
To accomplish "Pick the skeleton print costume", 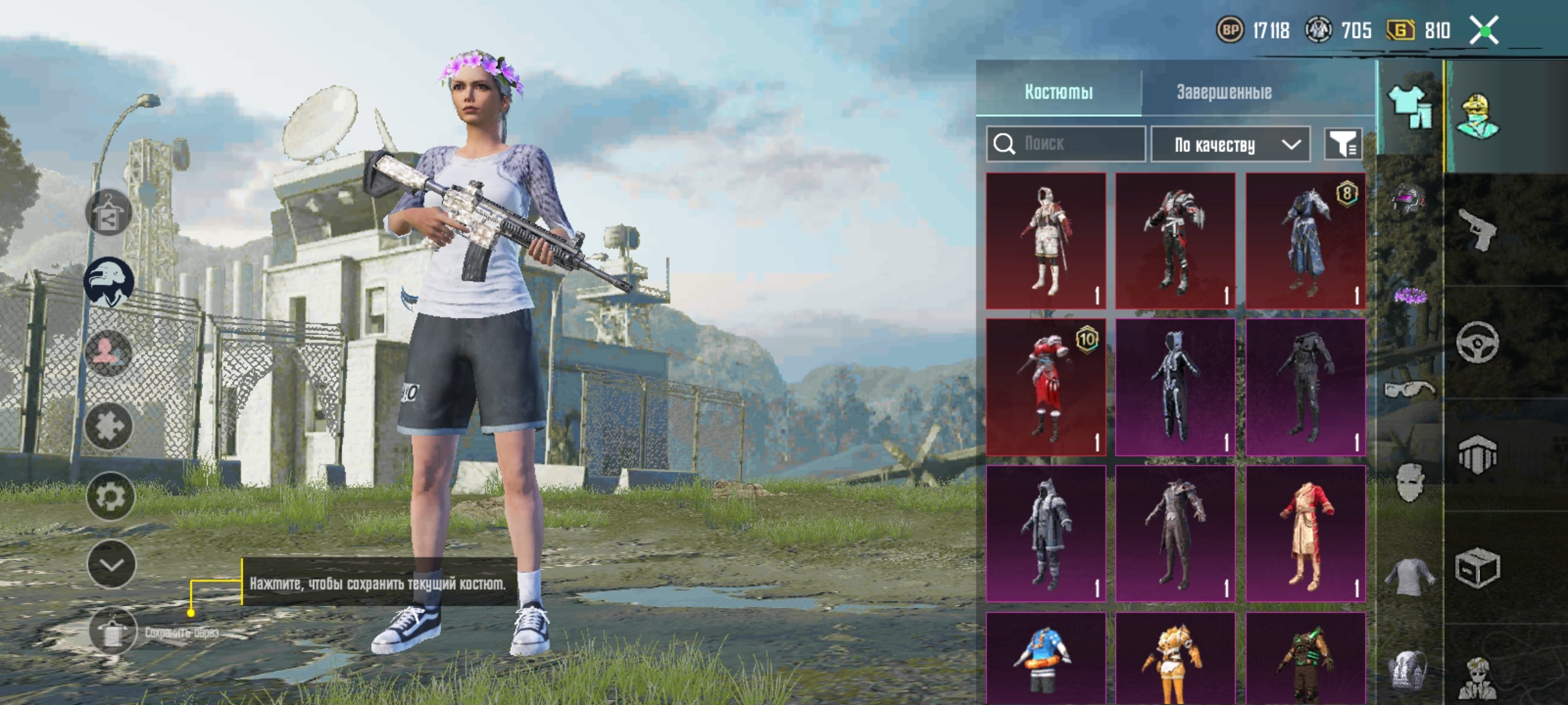I will pos(1175,387).
